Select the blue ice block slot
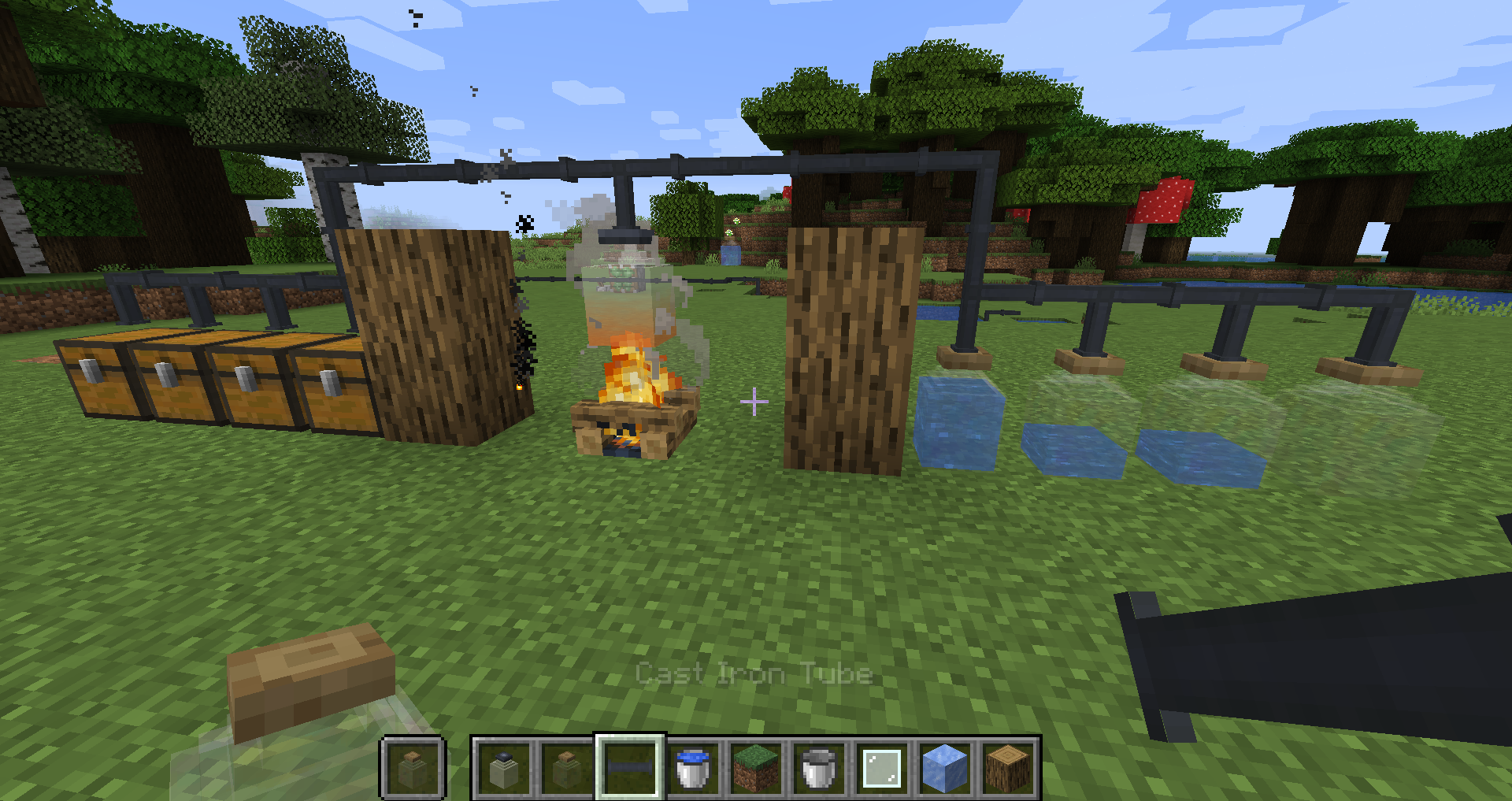The height and width of the screenshot is (801, 1512). click(x=944, y=768)
